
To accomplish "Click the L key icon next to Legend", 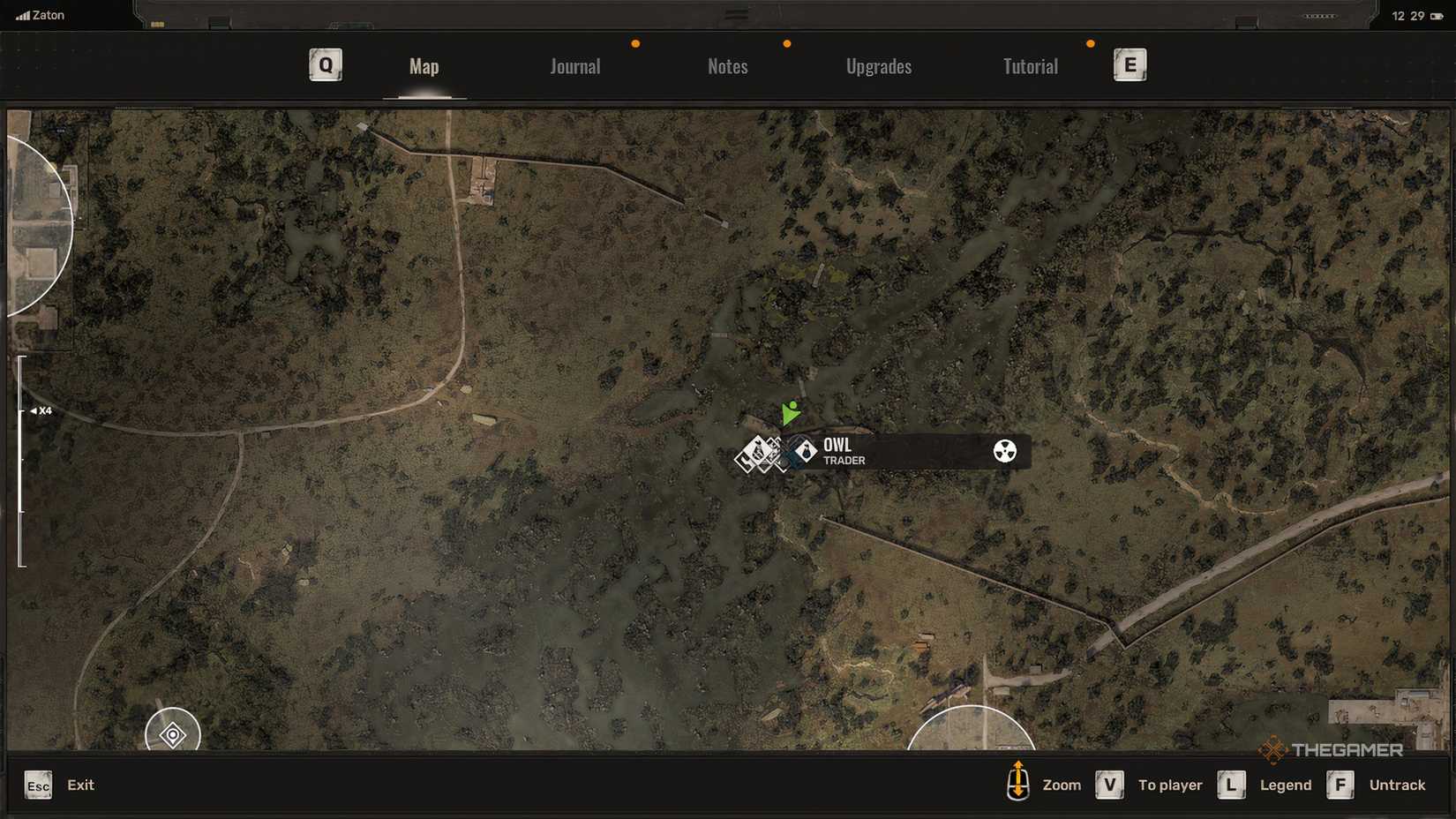I will pyautogui.click(x=1232, y=784).
